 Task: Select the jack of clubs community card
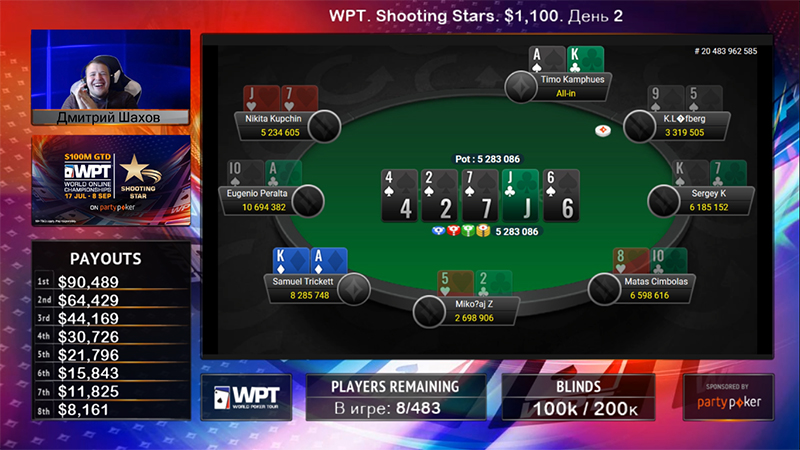pyautogui.click(x=520, y=194)
